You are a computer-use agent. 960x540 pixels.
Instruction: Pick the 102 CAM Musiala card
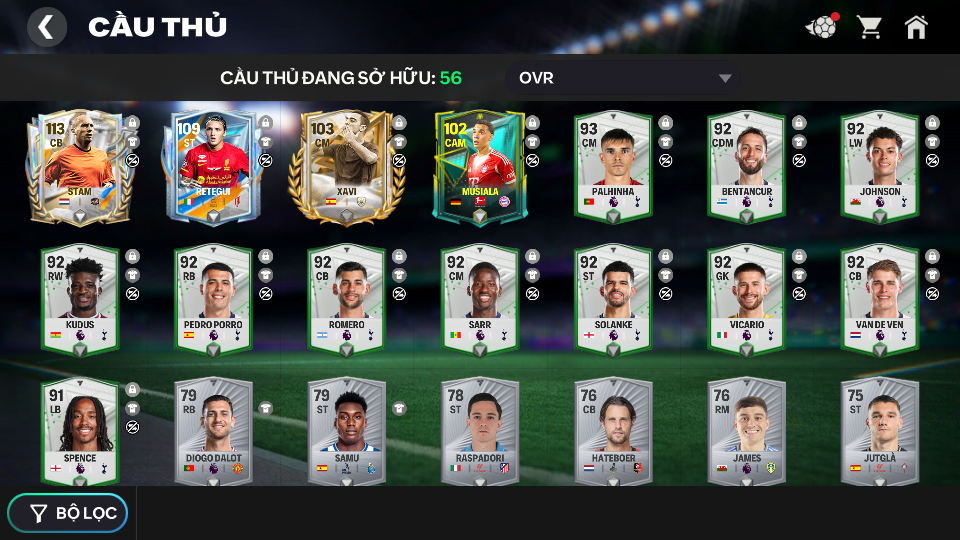point(480,167)
